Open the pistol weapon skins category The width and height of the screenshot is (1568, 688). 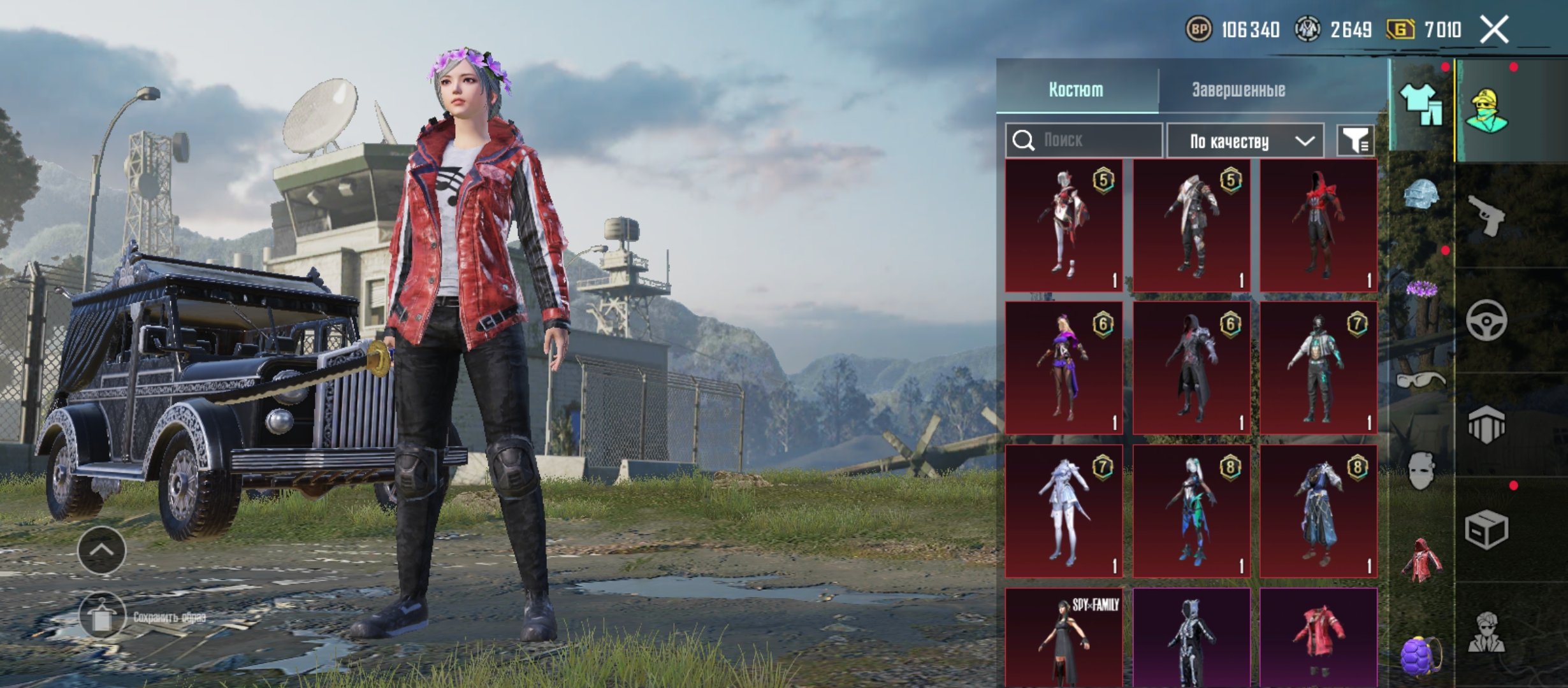click(1486, 215)
